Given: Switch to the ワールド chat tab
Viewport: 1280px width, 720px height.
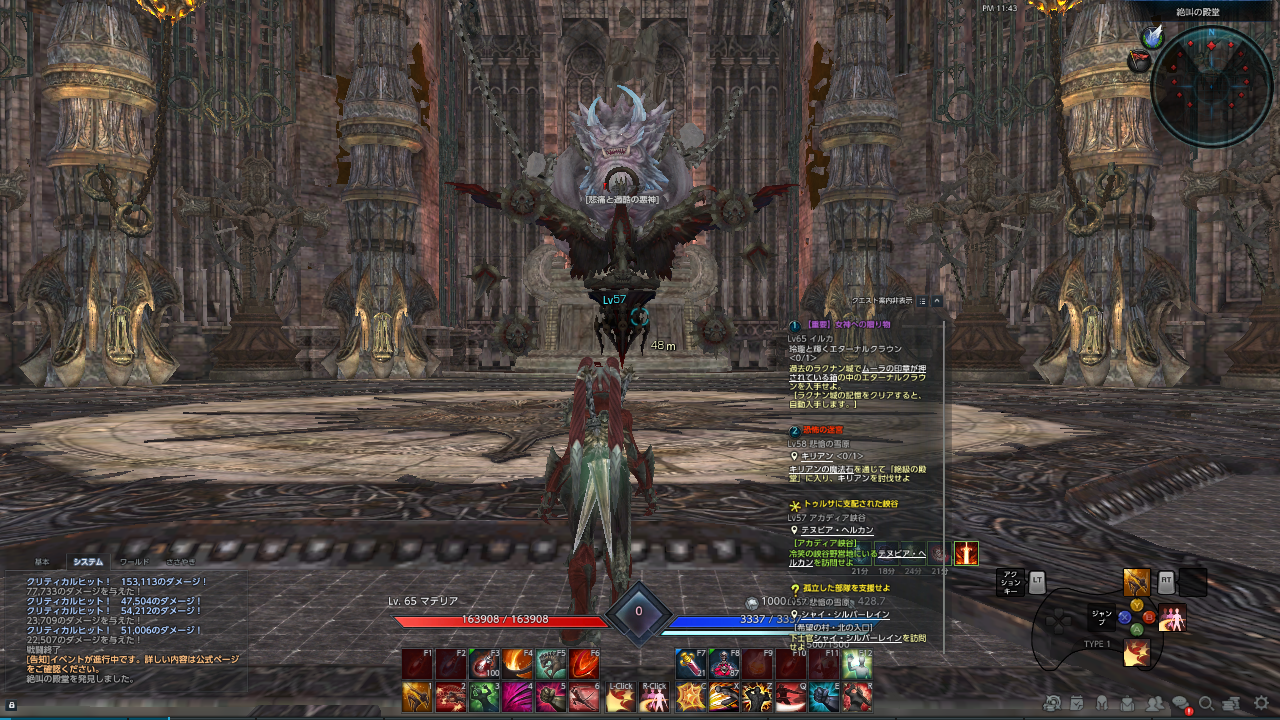Looking at the screenshot, I should (x=134, y=562).
